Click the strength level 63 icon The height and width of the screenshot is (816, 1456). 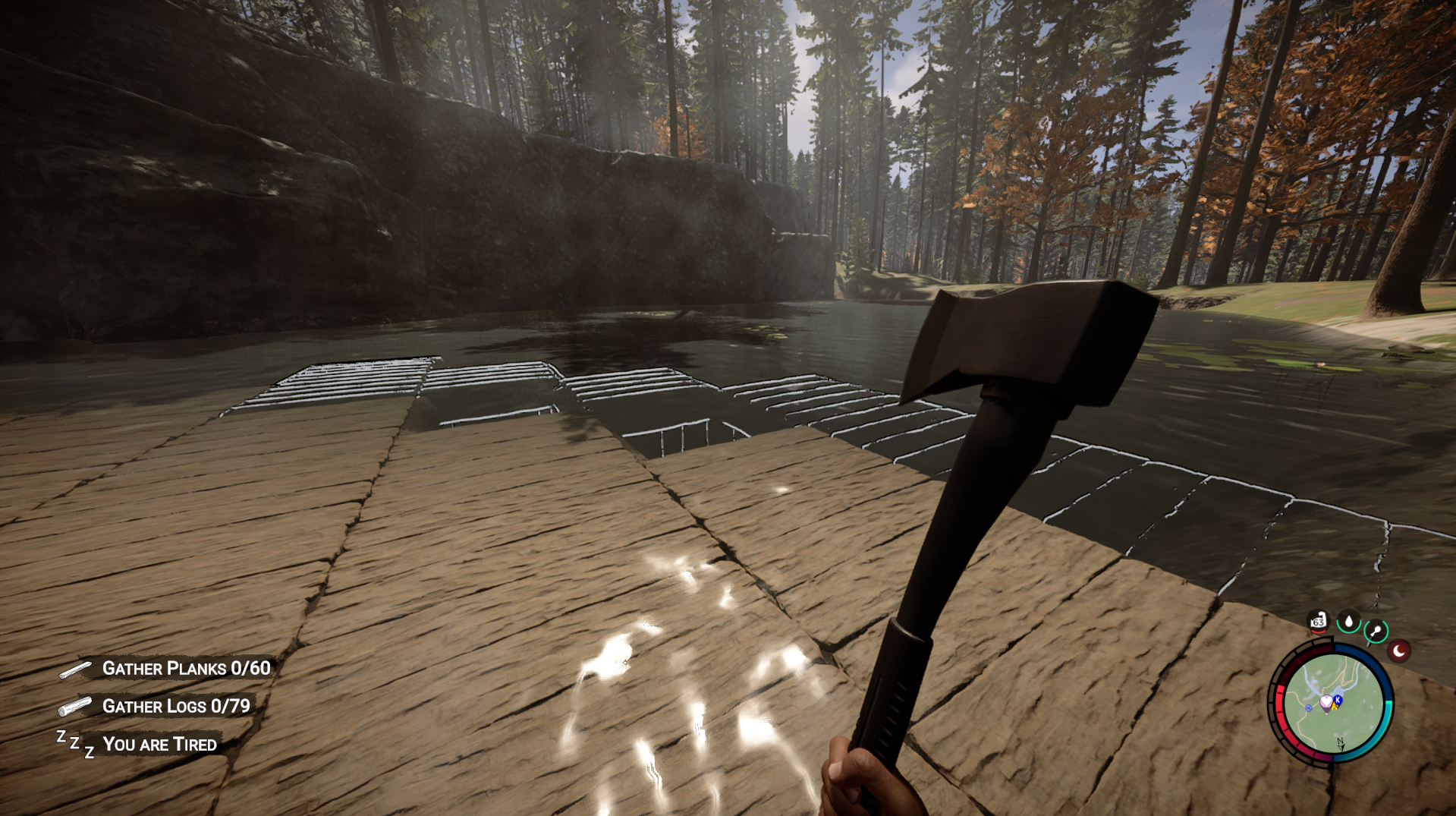pyautogui.click(x=1319, y=622)
